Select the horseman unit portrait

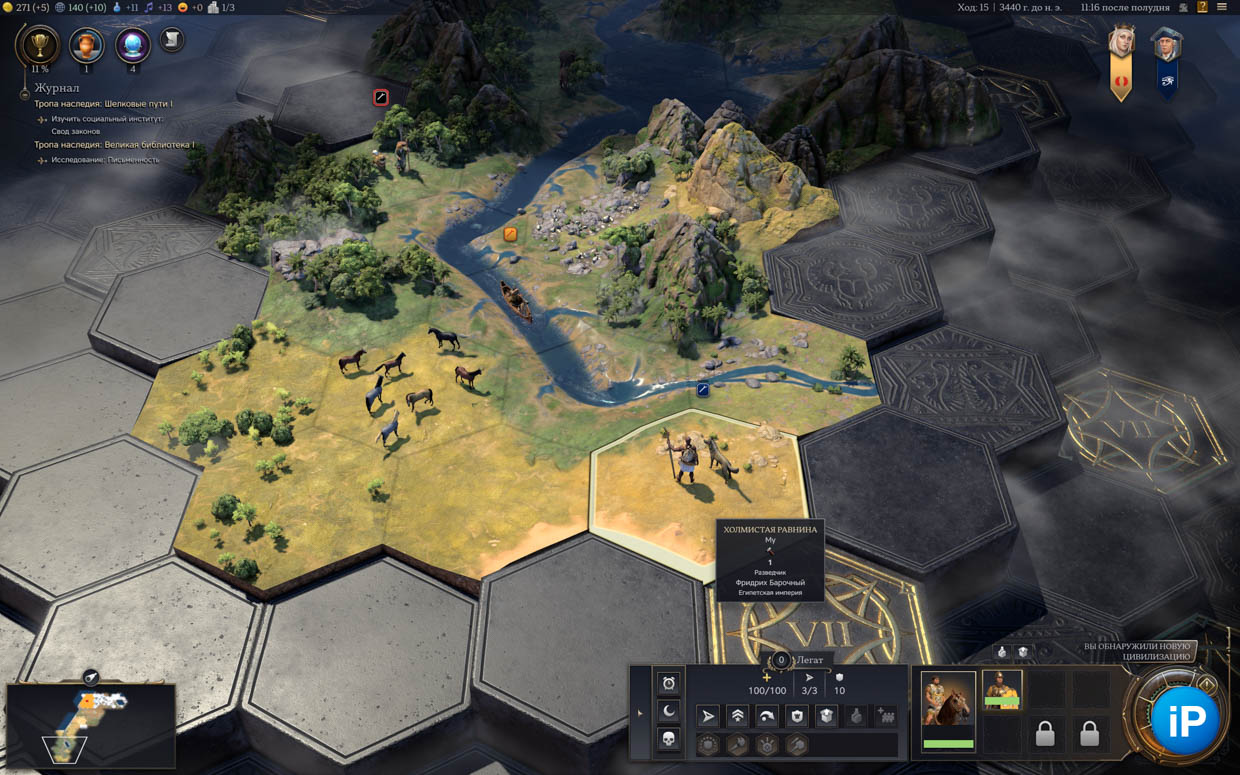click(x=947, y=698)
